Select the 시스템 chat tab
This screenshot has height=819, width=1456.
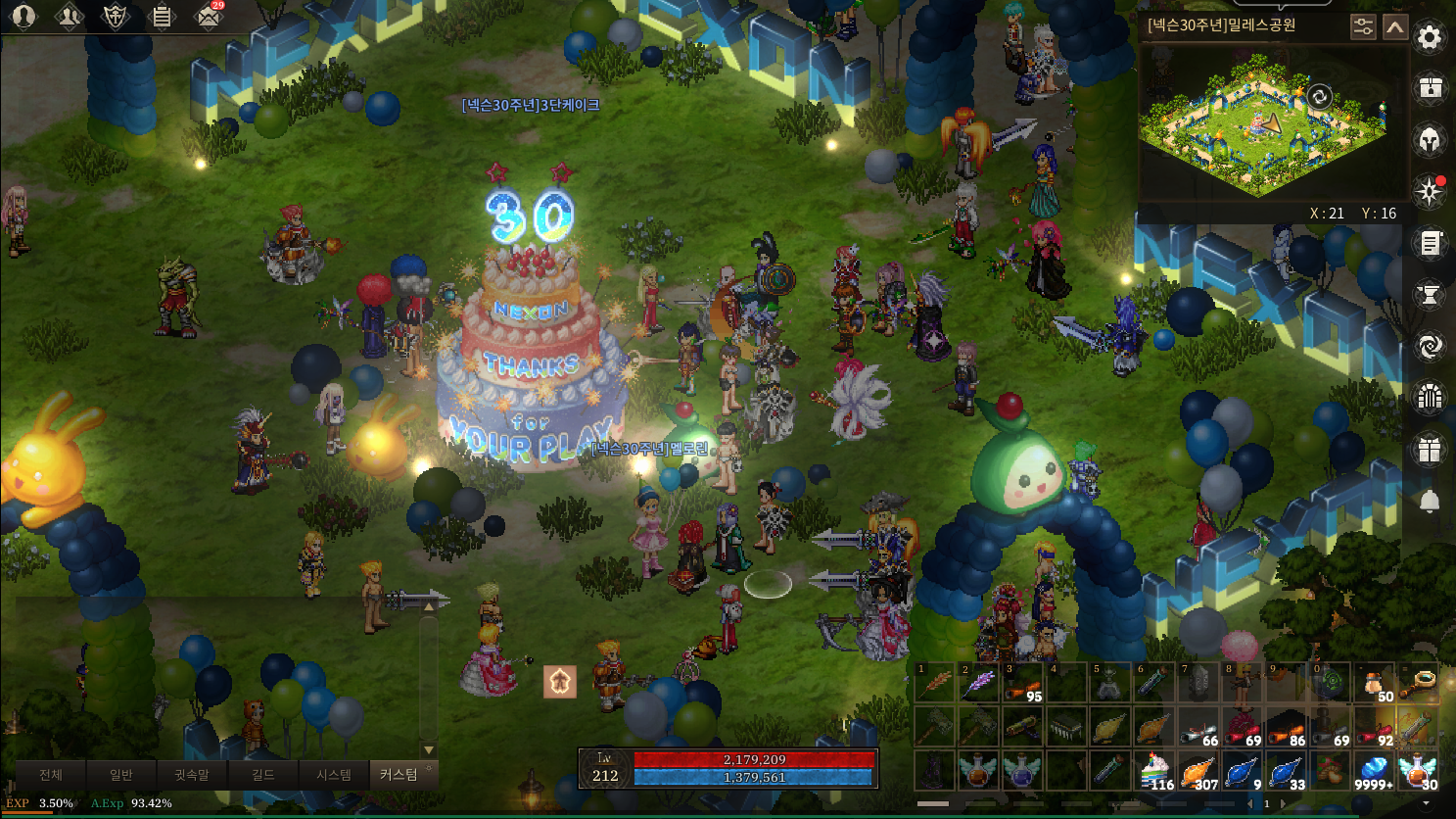333,775
